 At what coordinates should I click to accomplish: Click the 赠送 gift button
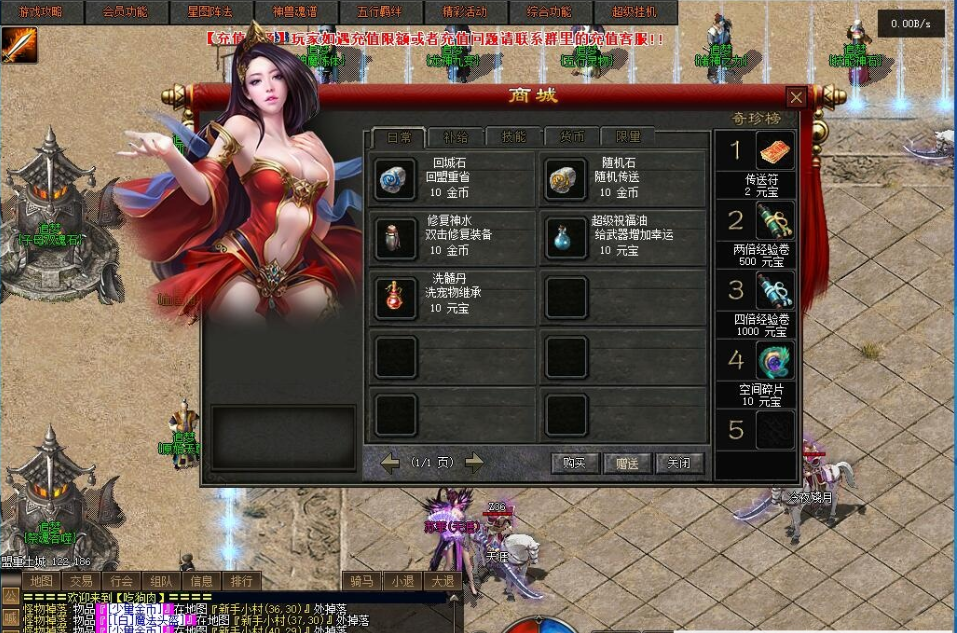[x=627, y=463]
